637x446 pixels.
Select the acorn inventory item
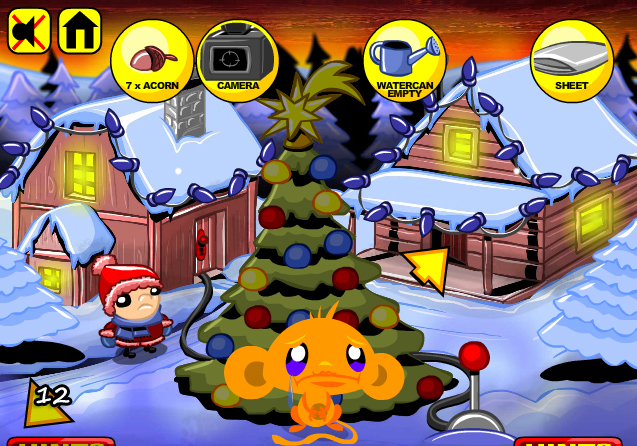[151, 60]
